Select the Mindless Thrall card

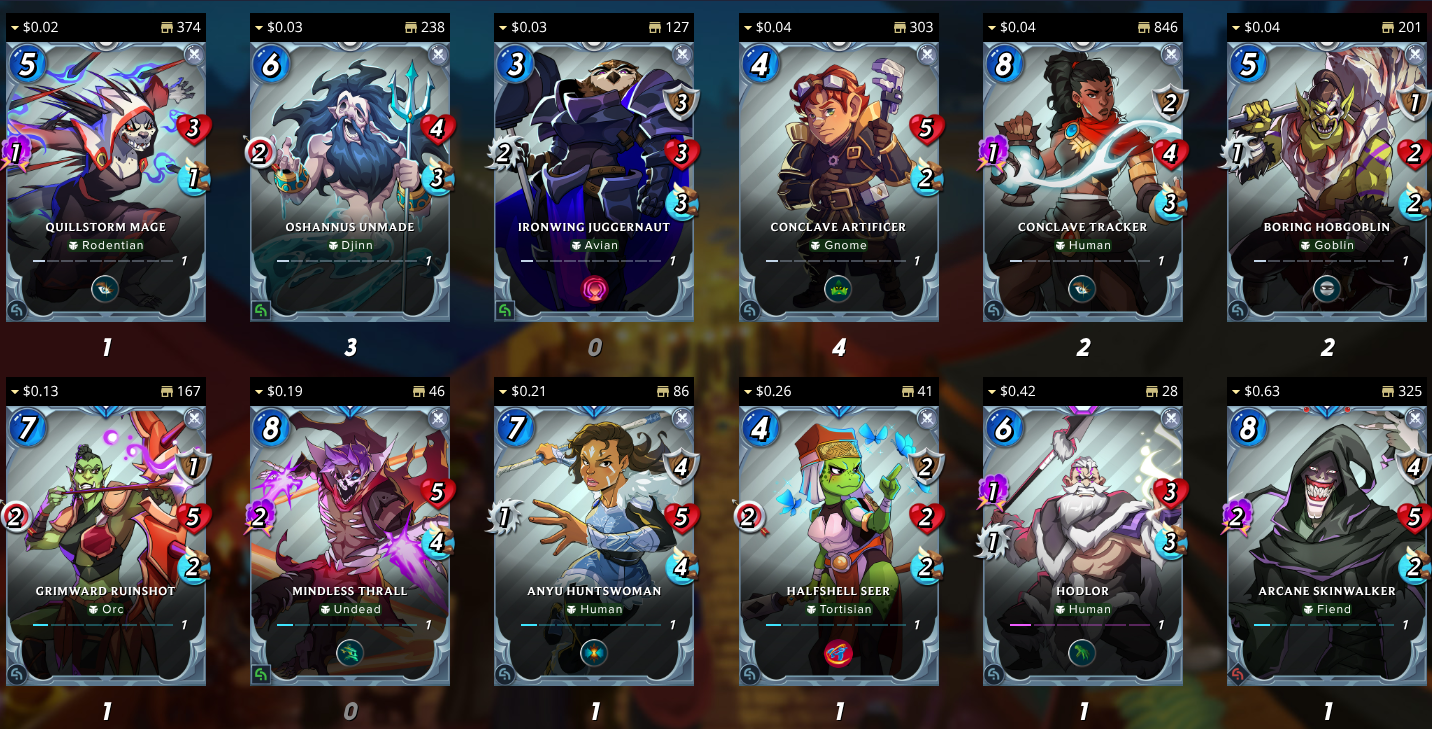tap(350, 544)
